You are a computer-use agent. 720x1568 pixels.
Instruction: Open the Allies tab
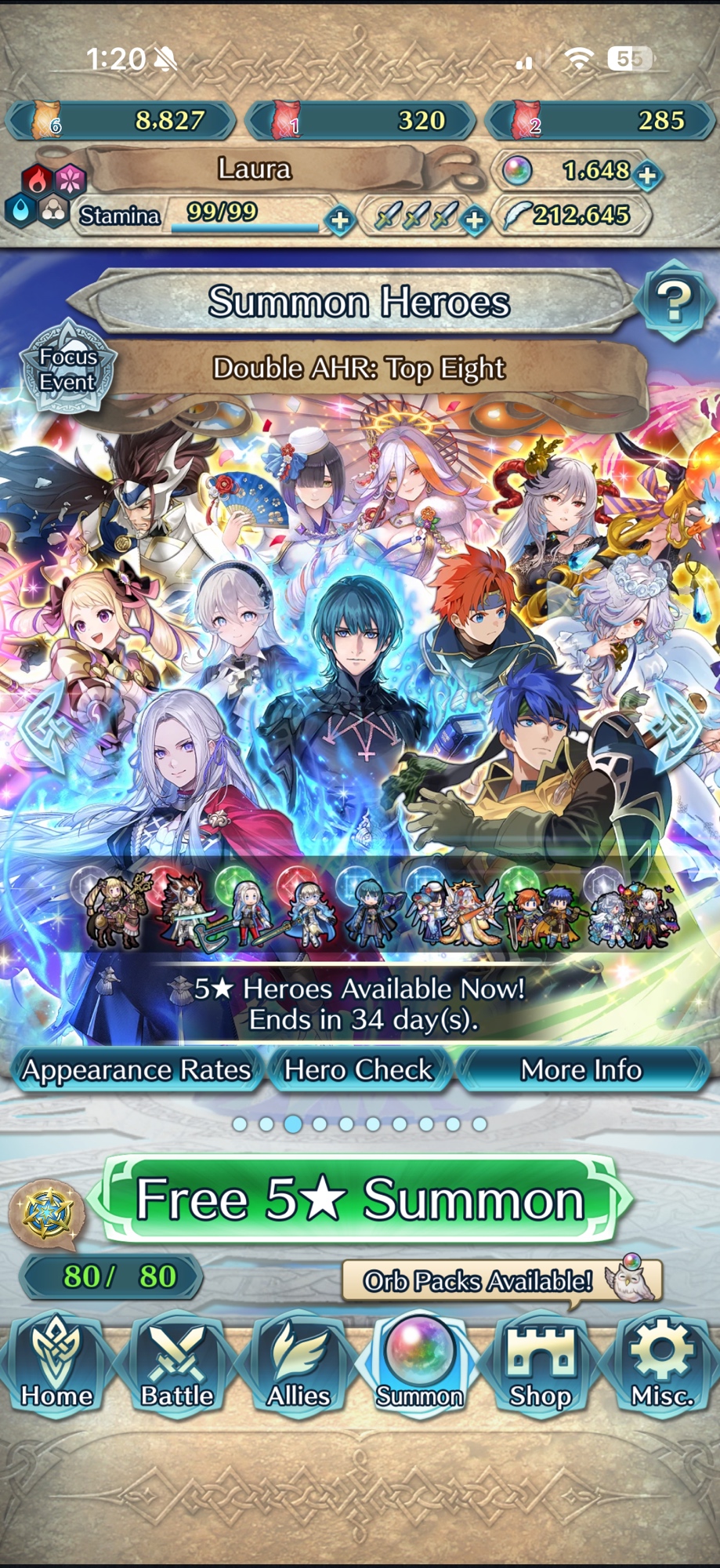coord(298,1366)
